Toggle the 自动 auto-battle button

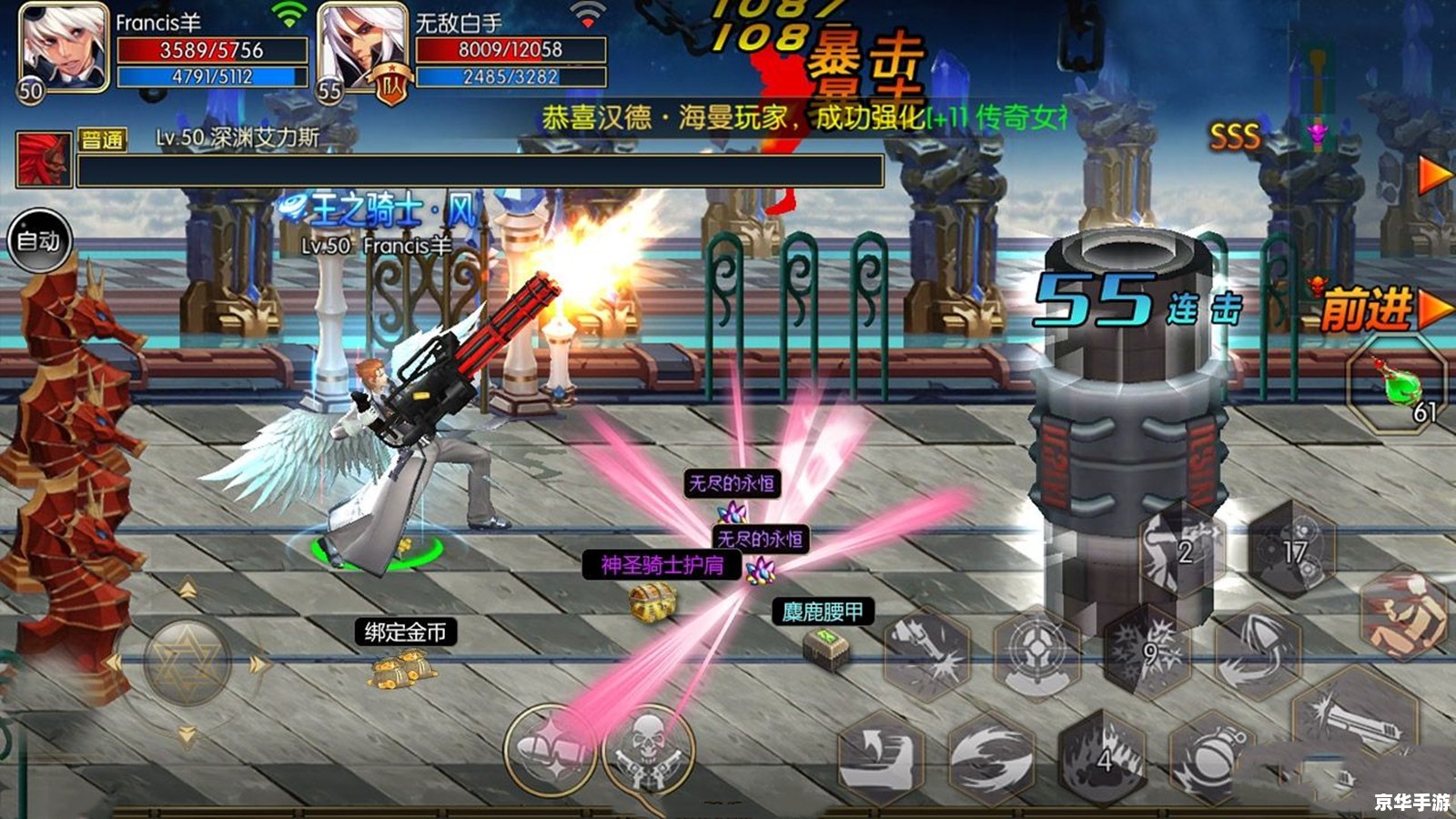click(39, 240)
